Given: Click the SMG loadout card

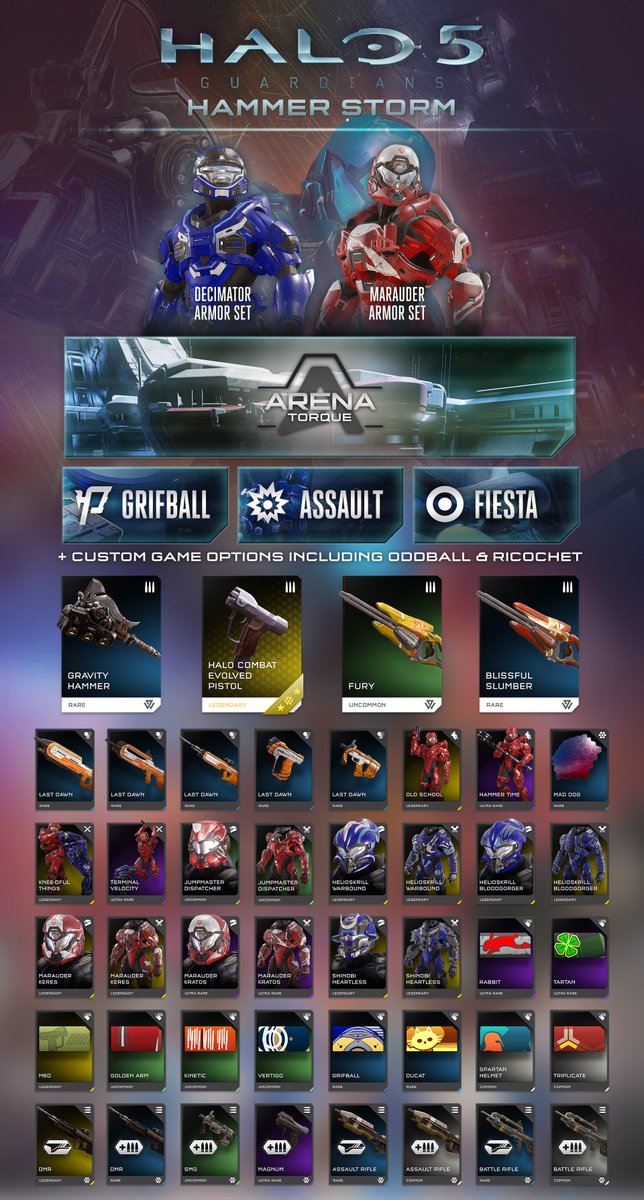Looking at the screenshot, I should [211, 1144].
